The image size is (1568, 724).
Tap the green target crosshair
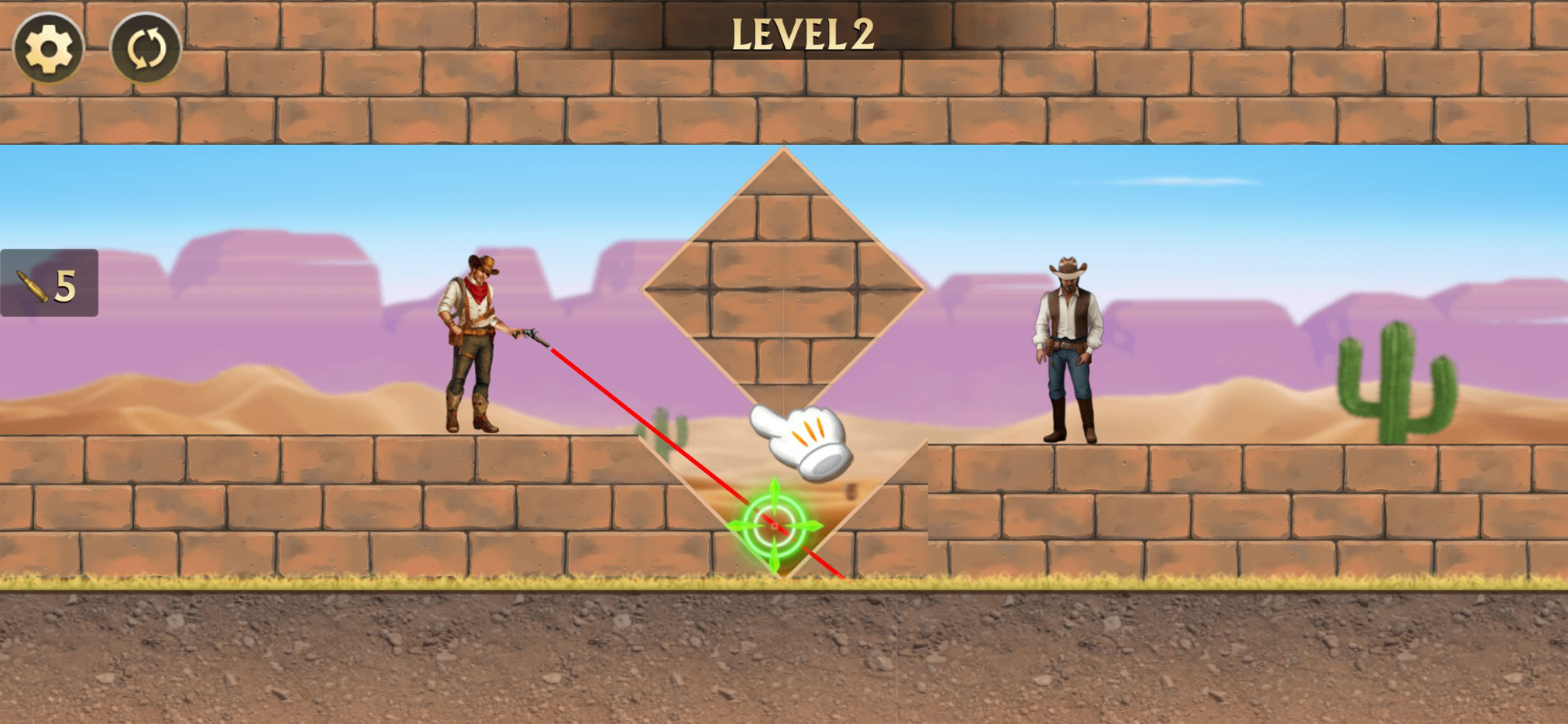coord(773,524)
